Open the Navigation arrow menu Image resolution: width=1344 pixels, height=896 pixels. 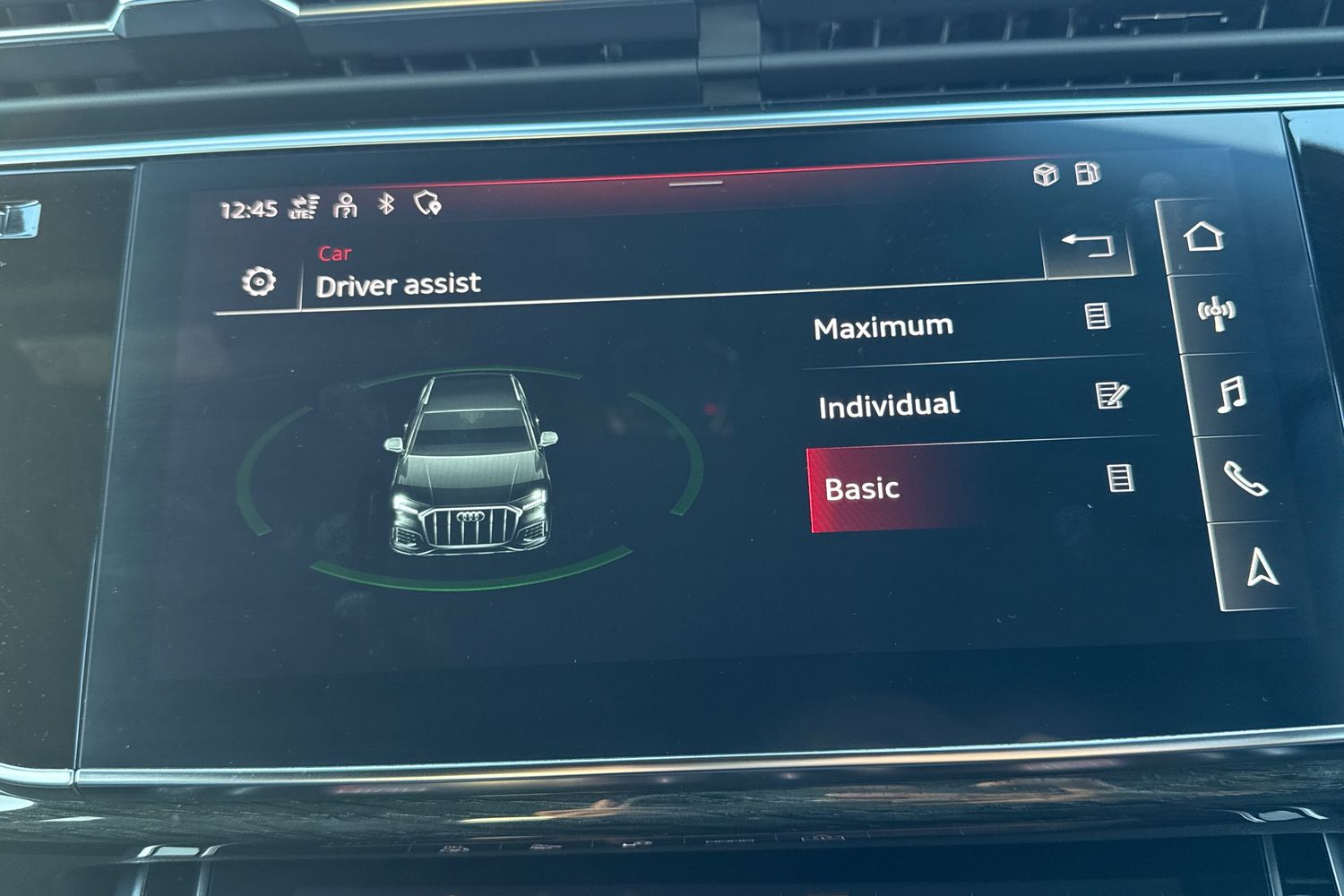point(1262,568)
